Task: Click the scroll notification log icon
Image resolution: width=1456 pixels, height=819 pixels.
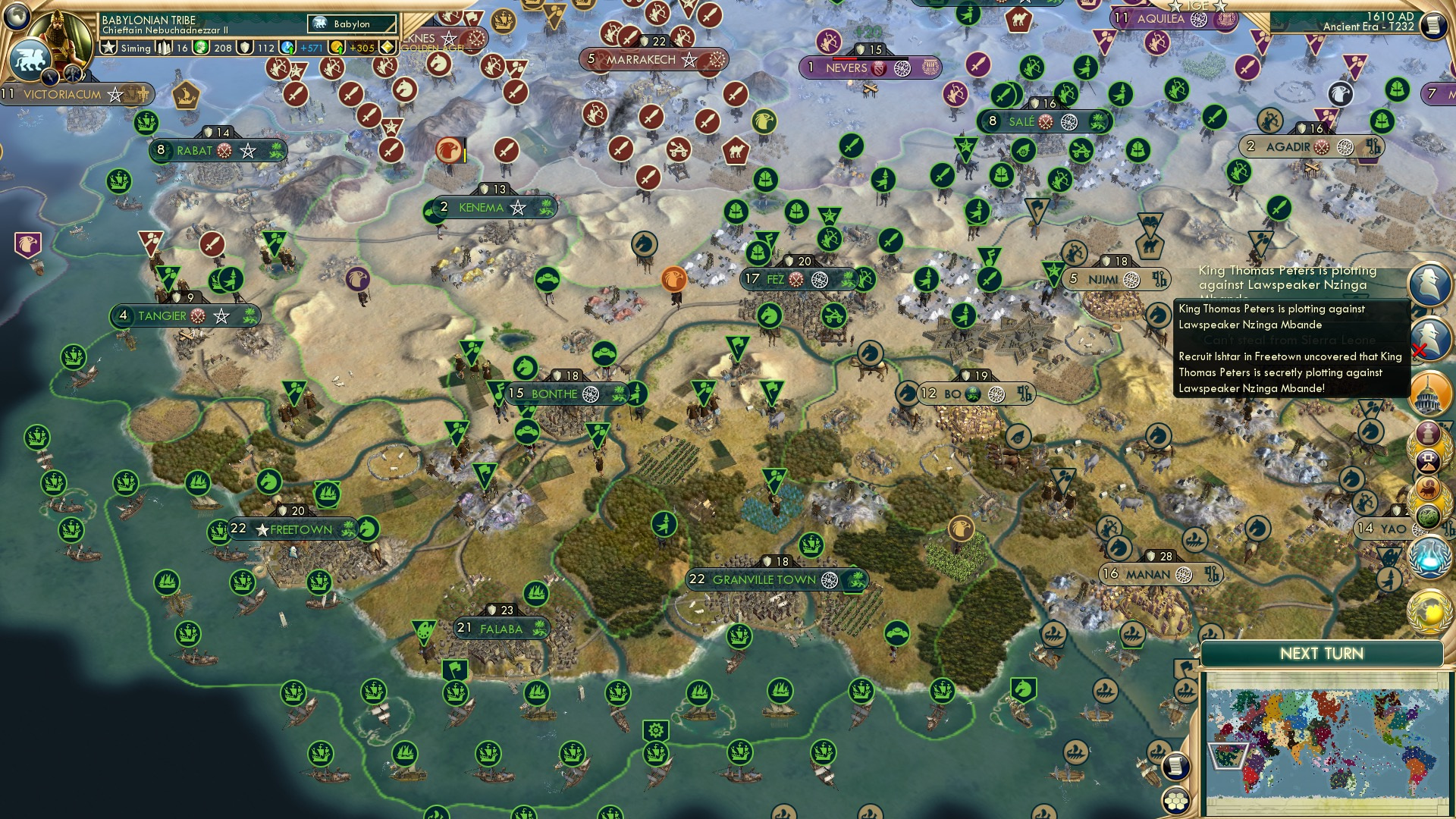Action: coord(1175,767)
